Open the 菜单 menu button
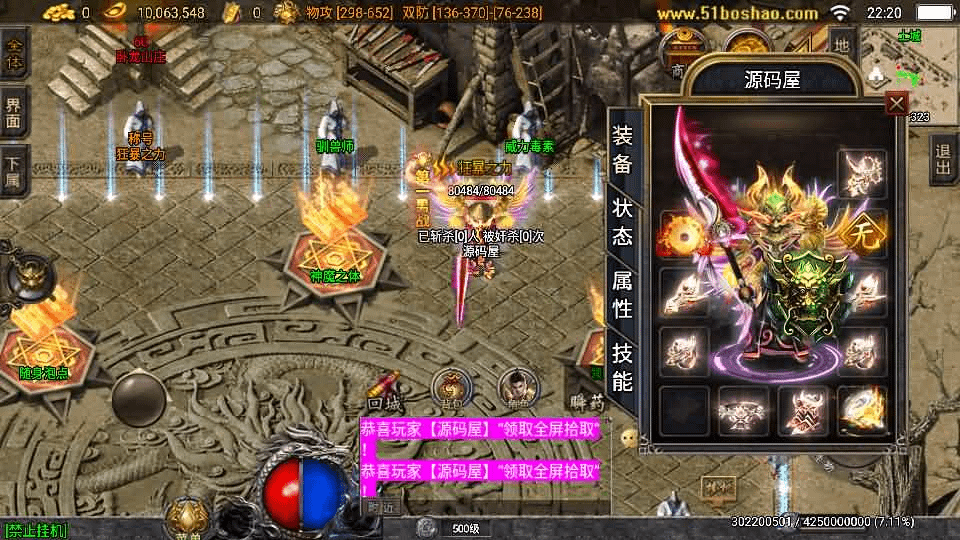The width and height of the screenshot is (960, 540). (x=187, y=517)
